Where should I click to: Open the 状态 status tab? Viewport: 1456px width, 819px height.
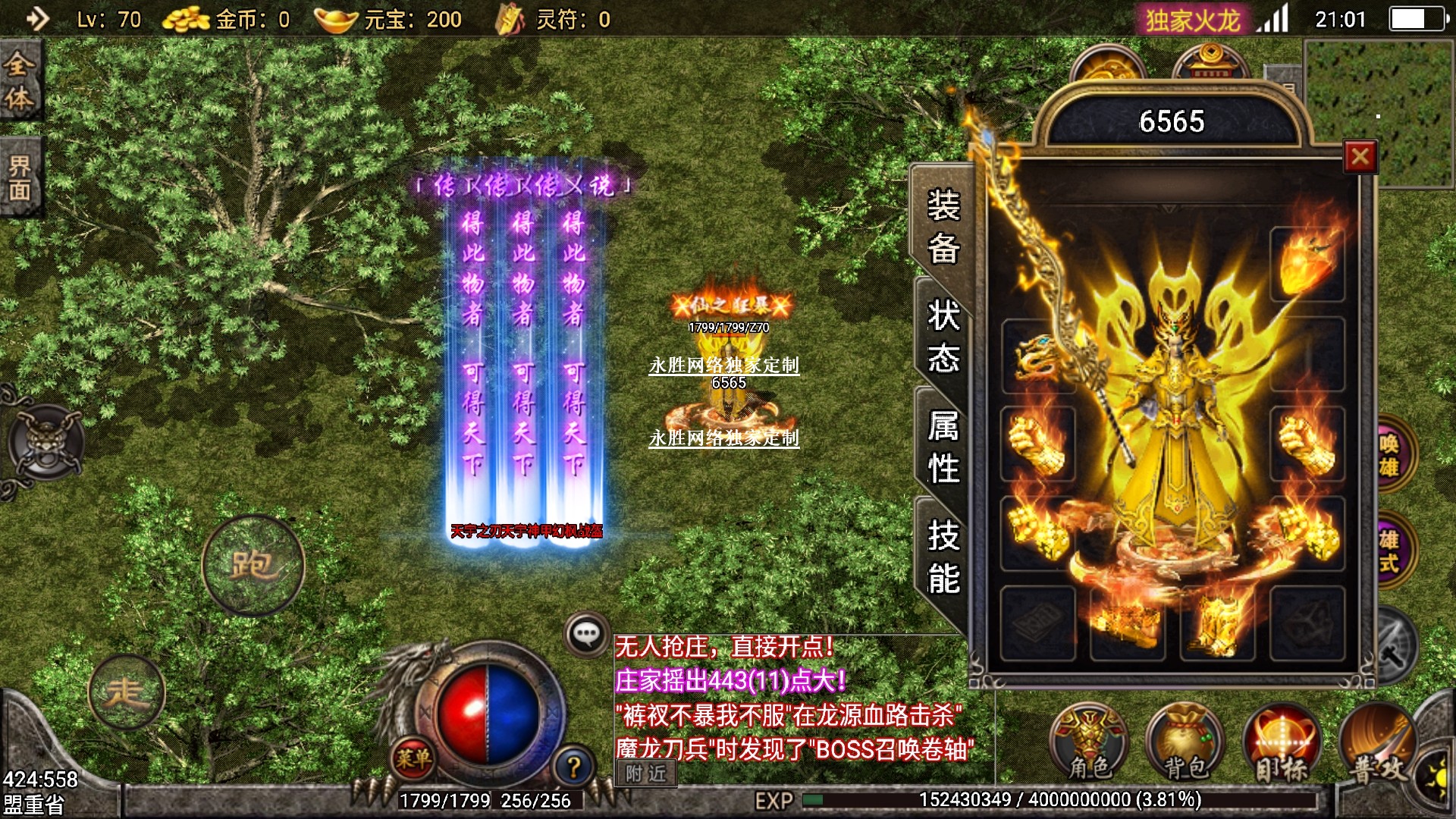[x=943, y=335]
